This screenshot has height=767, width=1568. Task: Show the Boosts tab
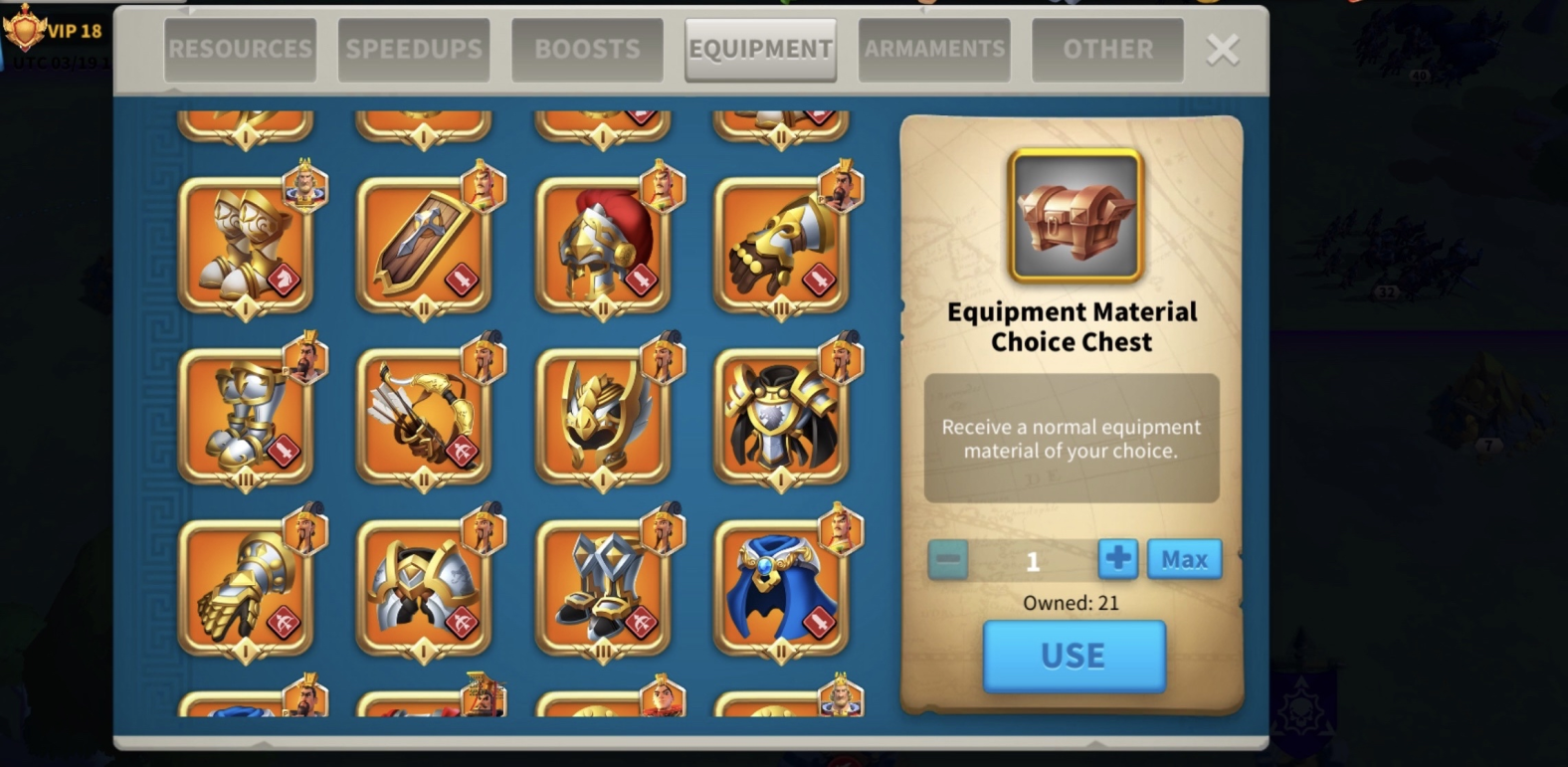tap(587, 49)
